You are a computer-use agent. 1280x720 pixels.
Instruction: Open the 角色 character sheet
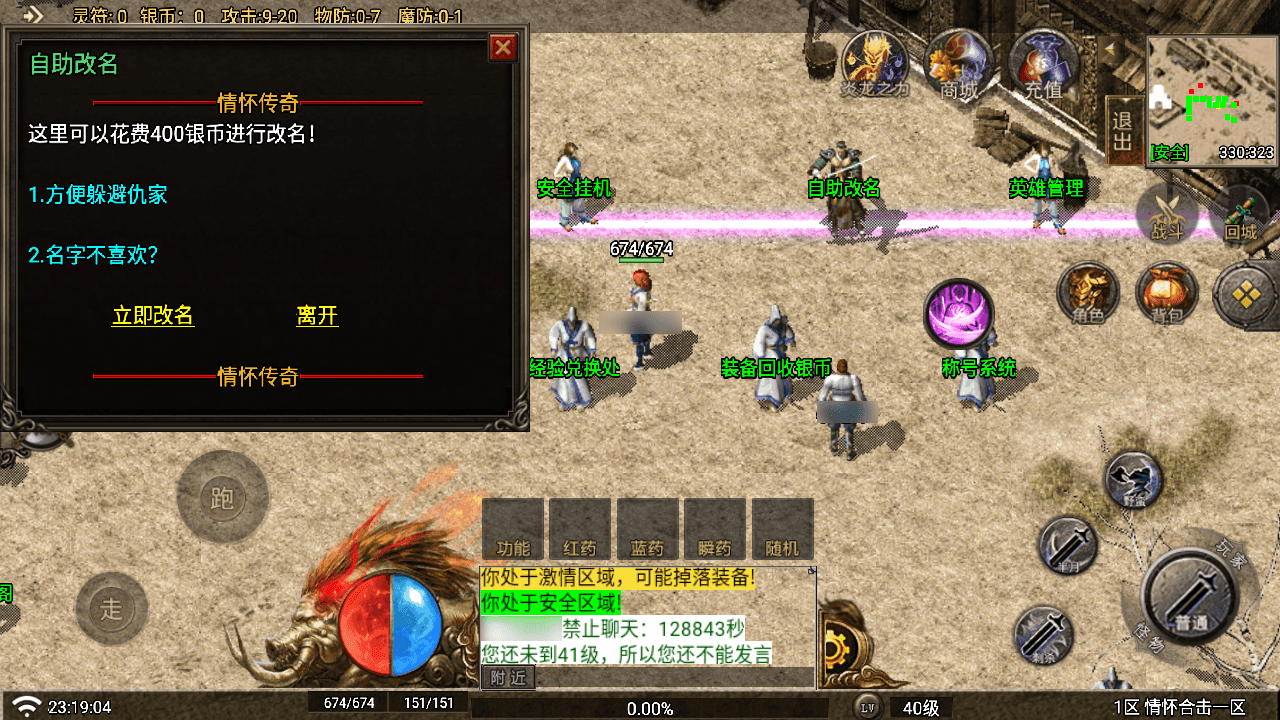(1088, 293)
